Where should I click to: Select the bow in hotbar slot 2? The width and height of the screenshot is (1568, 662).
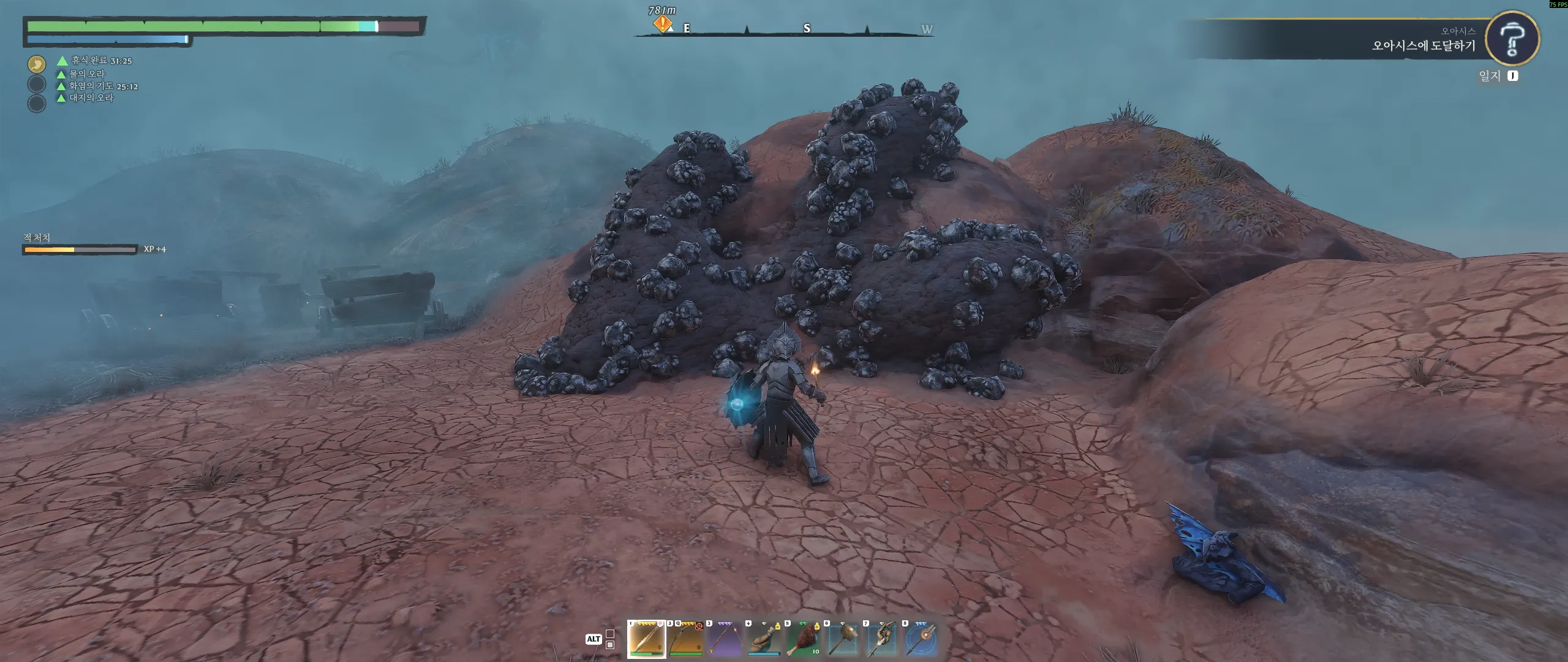click(685, 639)
